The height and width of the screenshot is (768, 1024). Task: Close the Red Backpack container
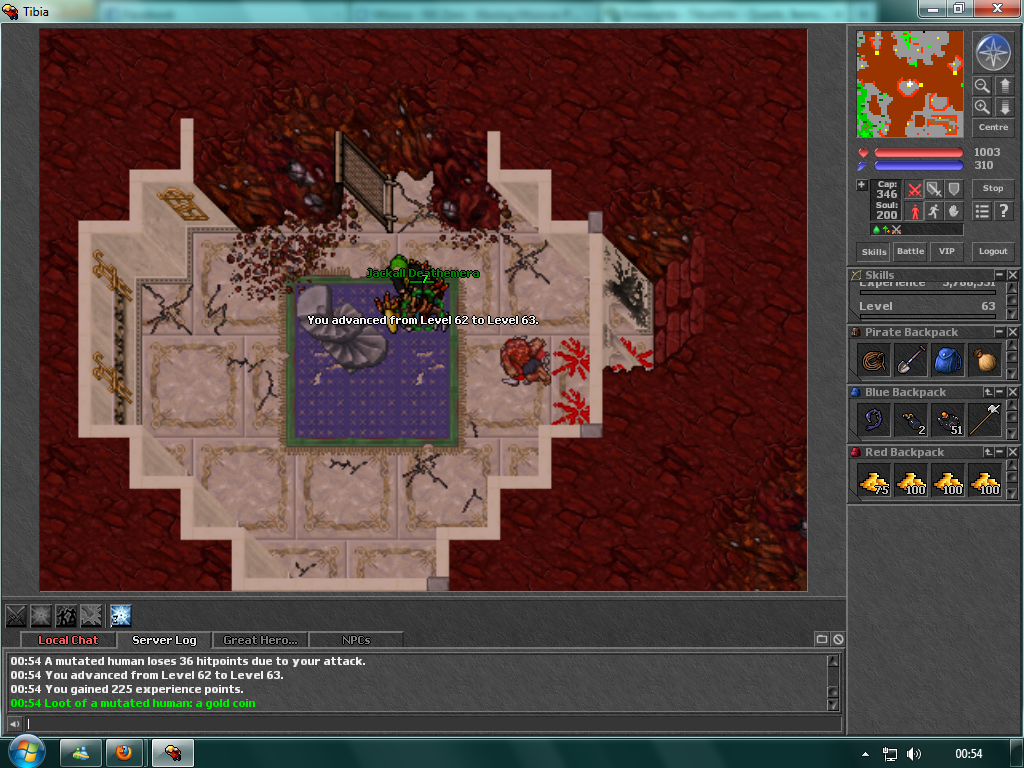1012,452
